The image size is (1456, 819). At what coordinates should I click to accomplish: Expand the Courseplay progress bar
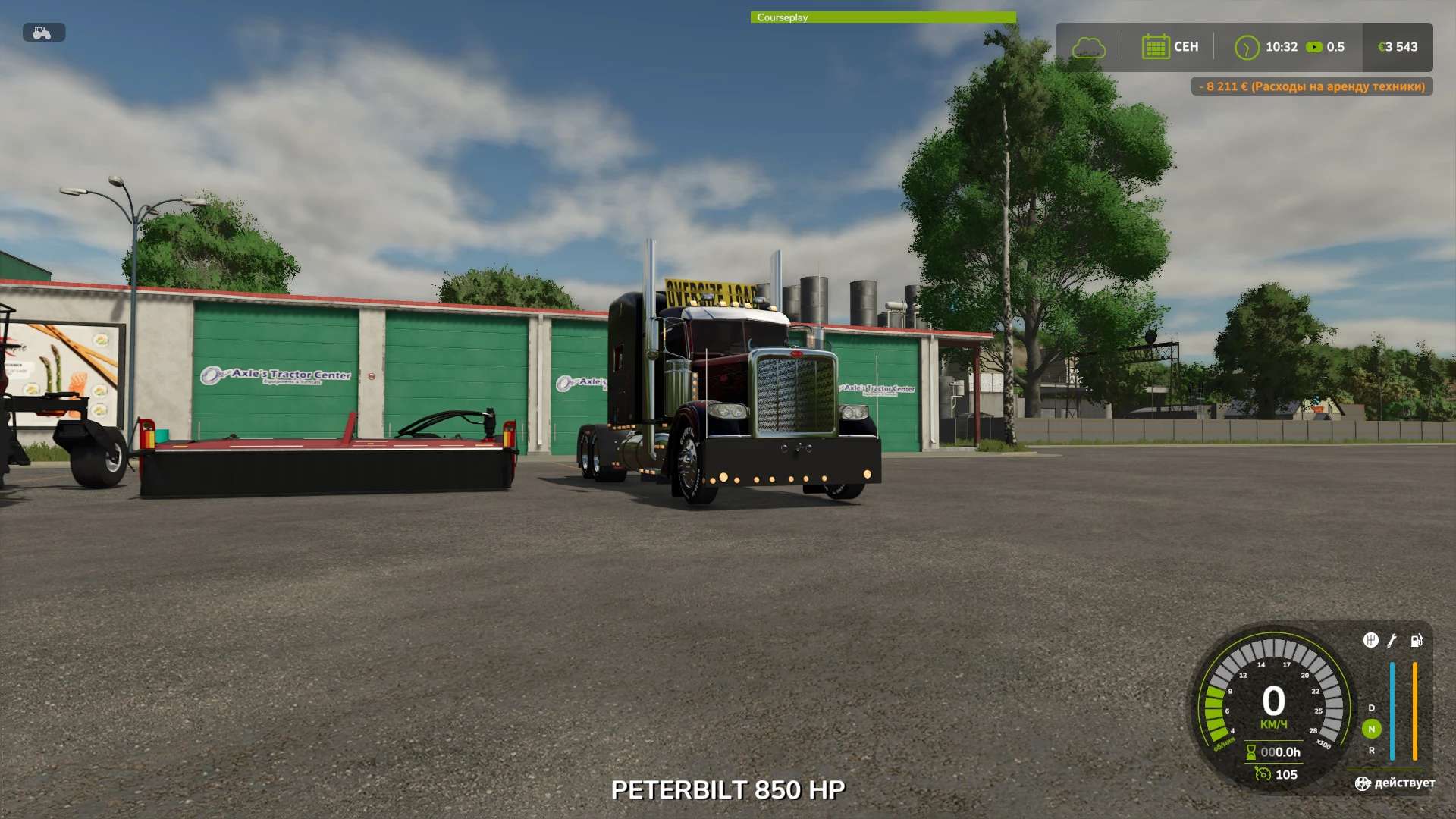882,17
